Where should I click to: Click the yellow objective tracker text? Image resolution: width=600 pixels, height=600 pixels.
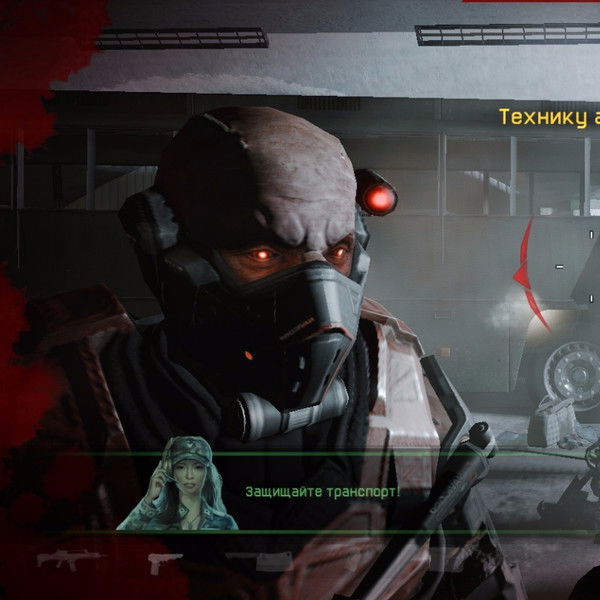(x=549, y=118)
